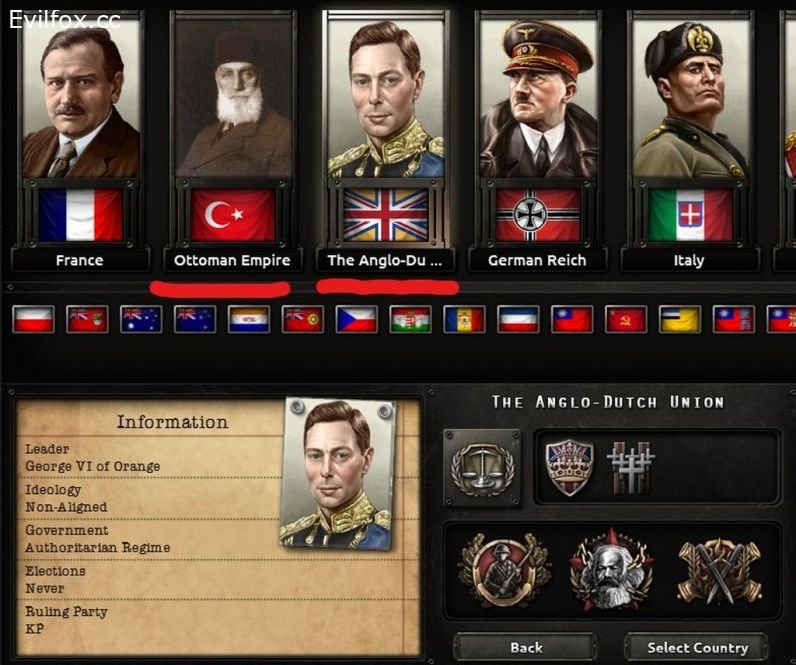
Task: Click the Karl Marx red star emblem
Action: pos(611,570)
